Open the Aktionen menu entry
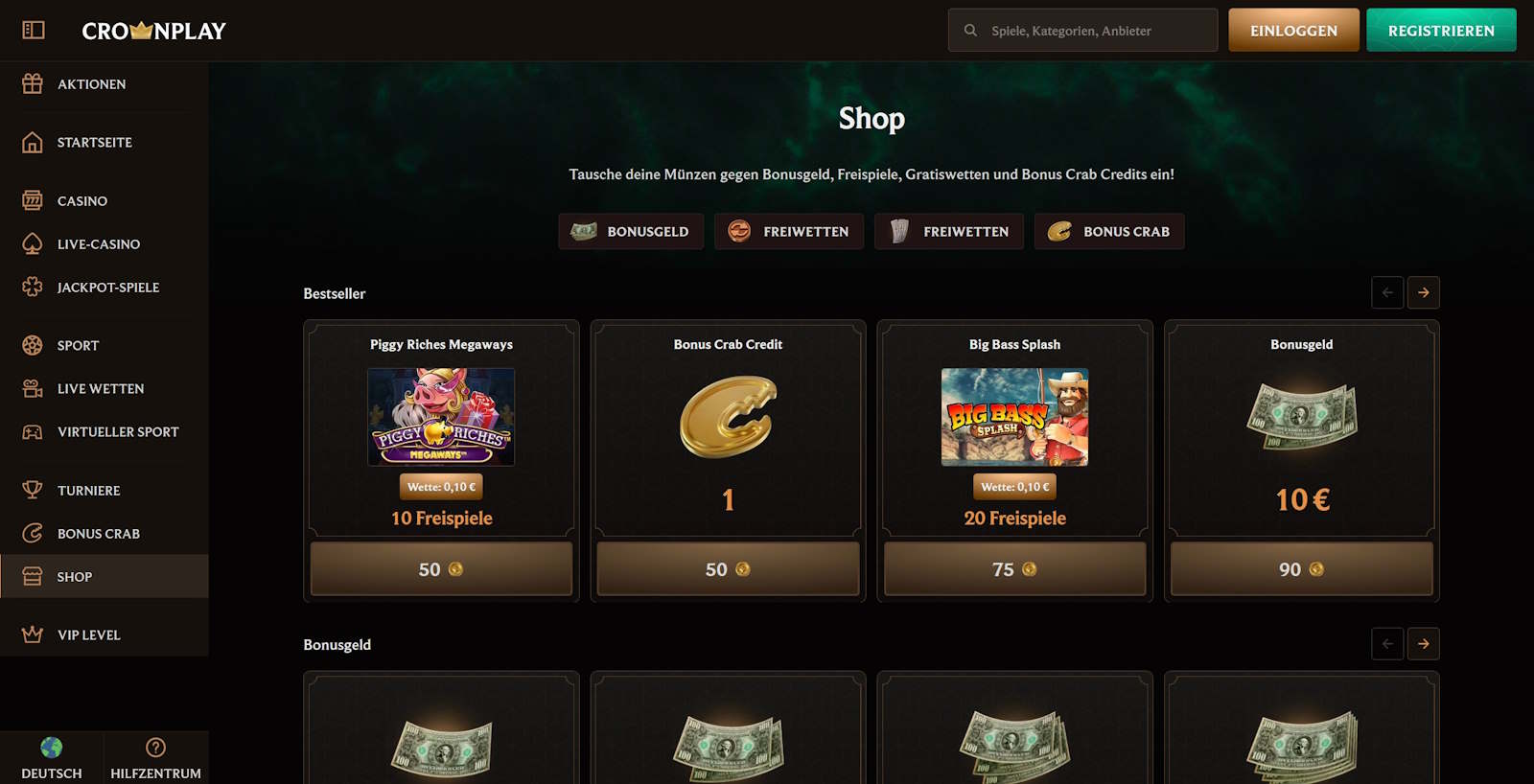 pyautogui.click(x=91, y=84)
